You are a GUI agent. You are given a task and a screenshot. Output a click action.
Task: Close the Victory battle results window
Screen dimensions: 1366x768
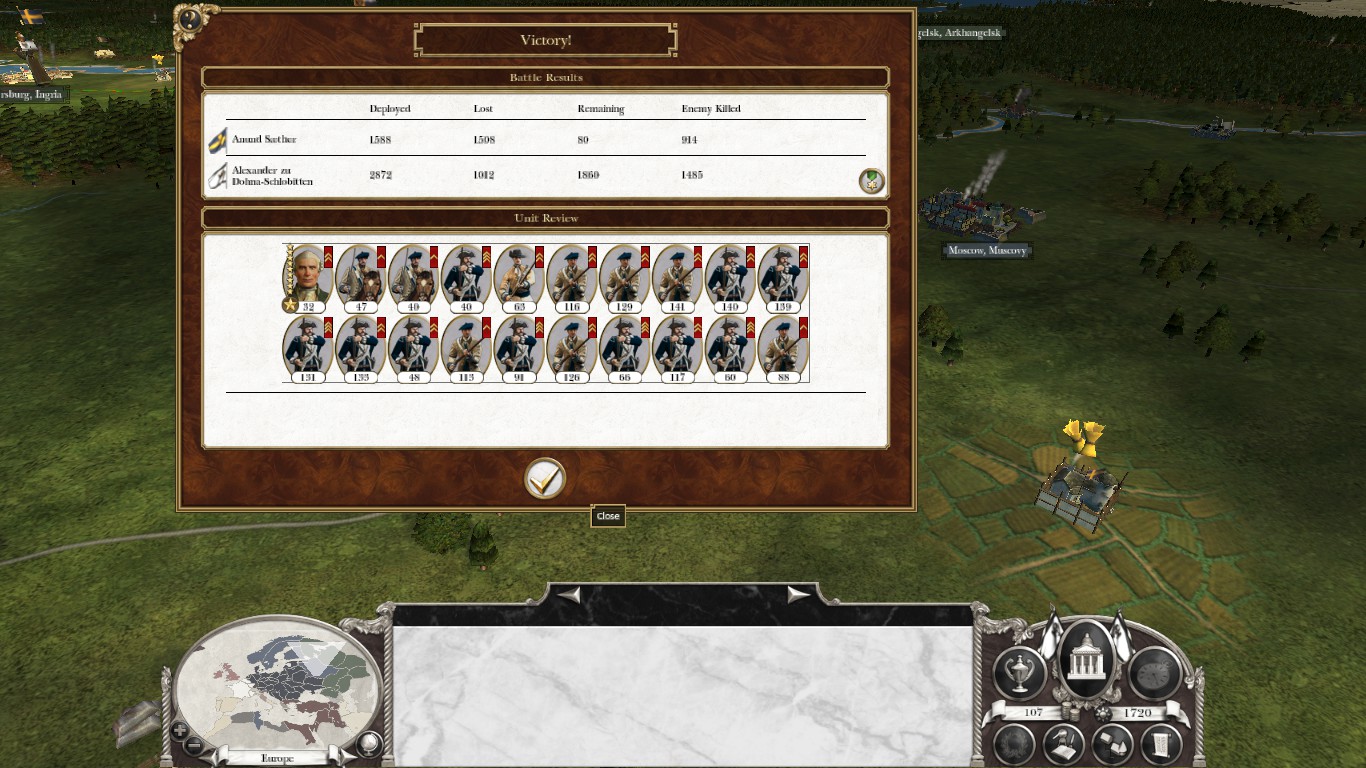click(x=545, y=479)
